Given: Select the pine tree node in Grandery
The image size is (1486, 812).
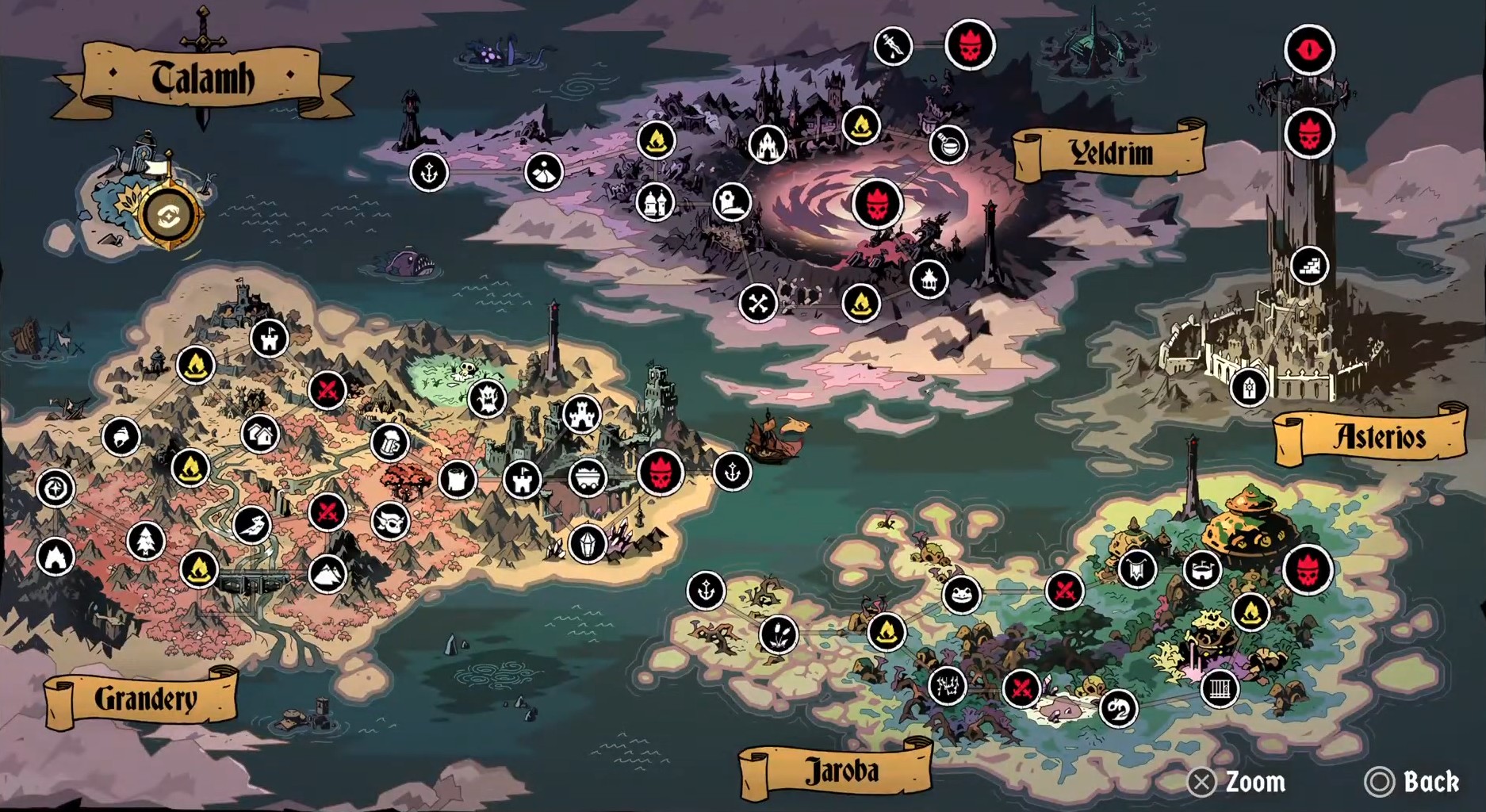Looking at the screenshot, I should [x=146, y=542].
